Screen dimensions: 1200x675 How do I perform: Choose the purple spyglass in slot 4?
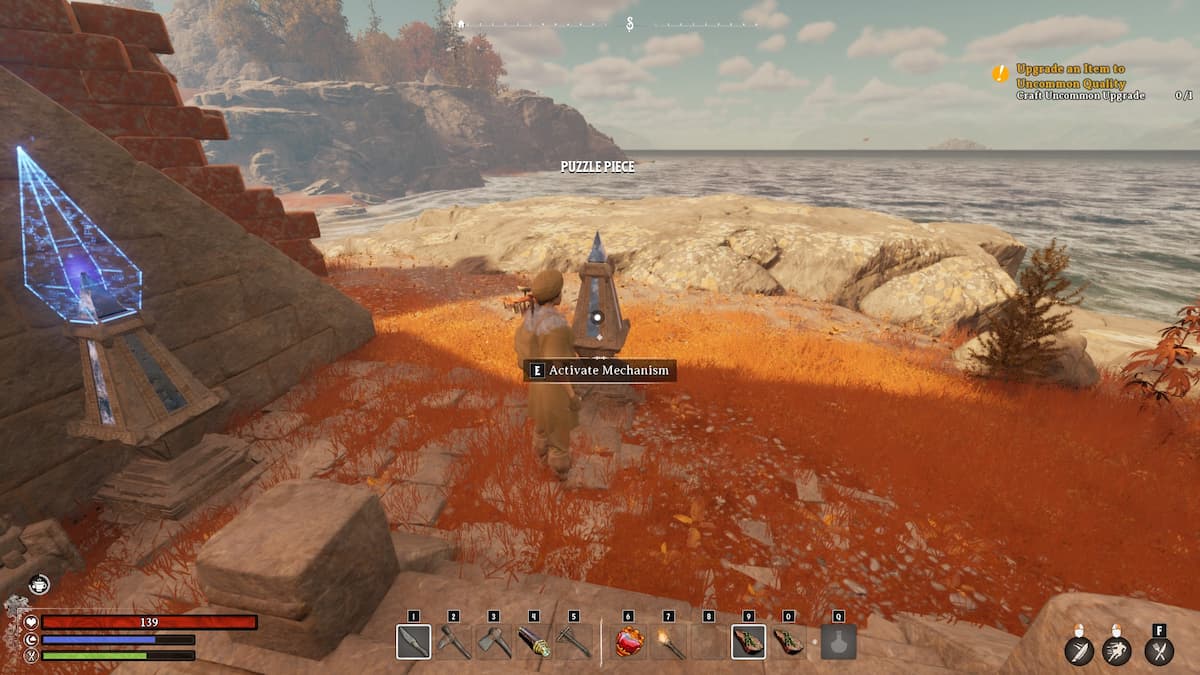click(533, 642)
